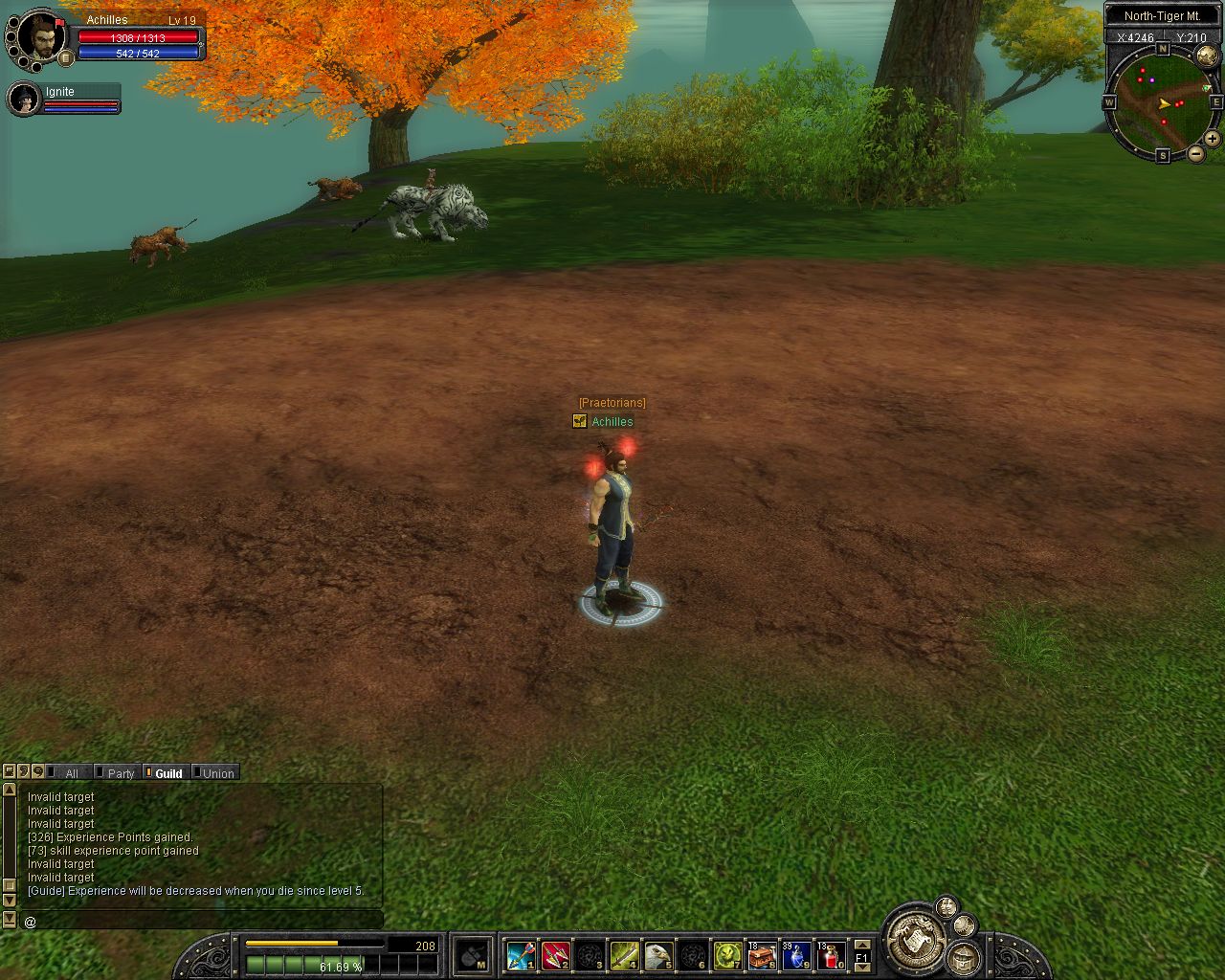Select the hawk icon in slot 5
The width and height of the screenshot is (1225, 980).
[658, 955]
